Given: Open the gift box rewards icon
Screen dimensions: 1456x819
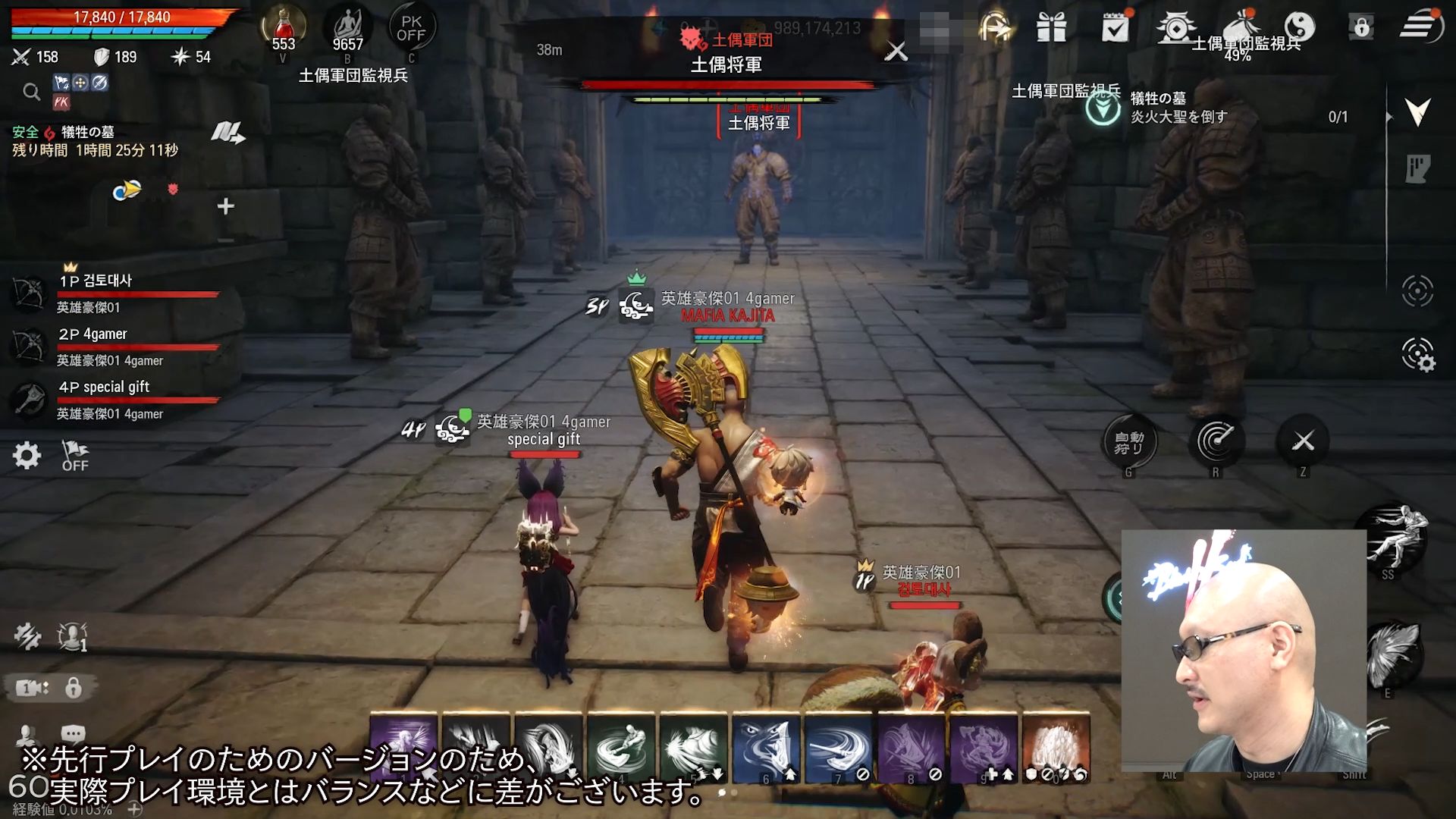Looking at the screenshot, I should coord(1052,29).
